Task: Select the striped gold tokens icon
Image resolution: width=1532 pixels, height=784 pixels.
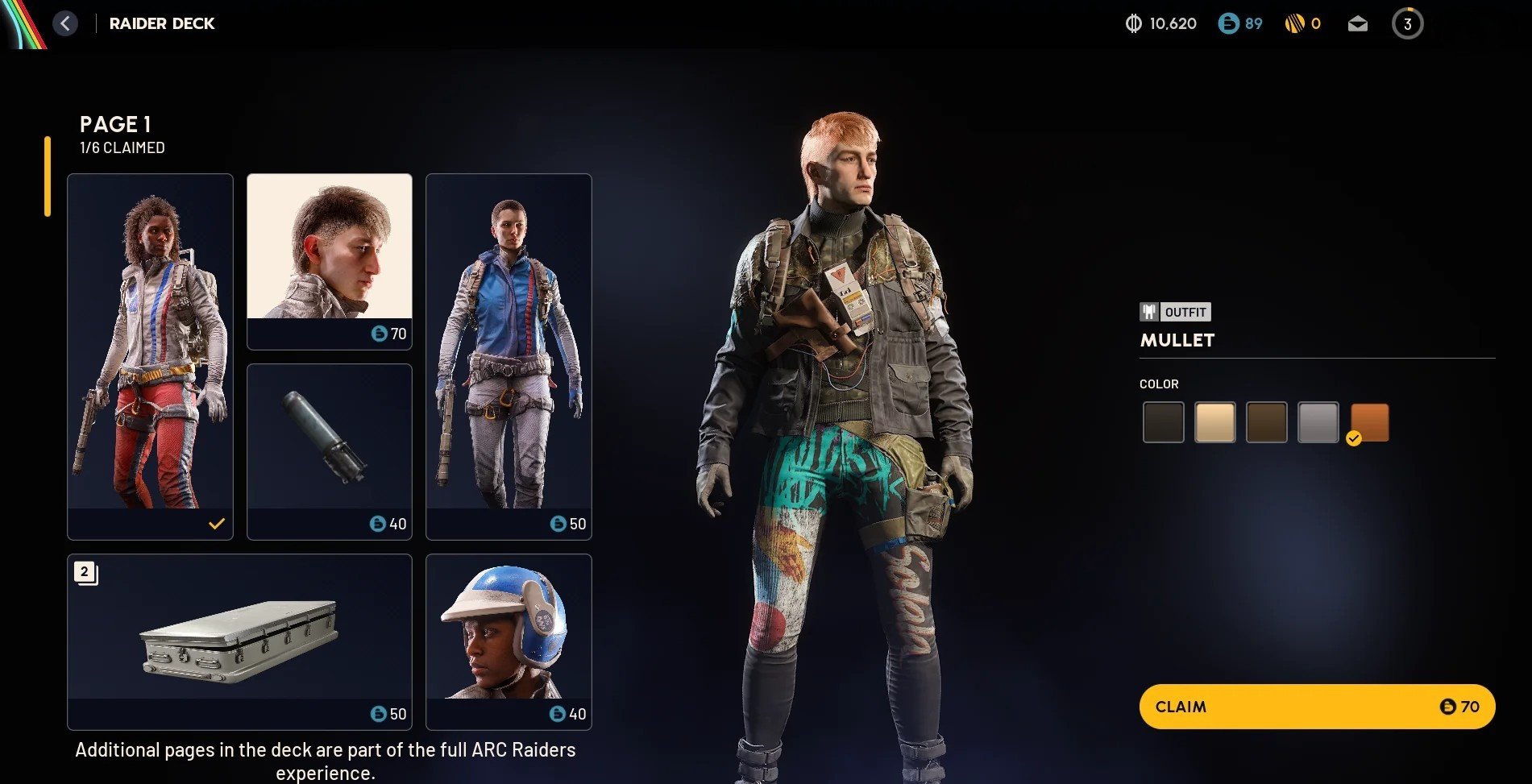Action: point(1295,23)
